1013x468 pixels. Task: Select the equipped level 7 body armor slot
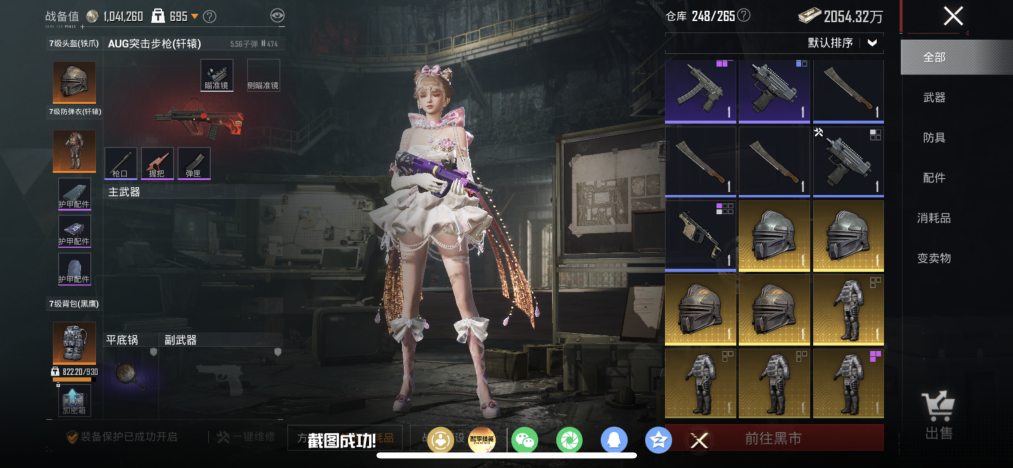pyautogui.click(x=74, y=151)
